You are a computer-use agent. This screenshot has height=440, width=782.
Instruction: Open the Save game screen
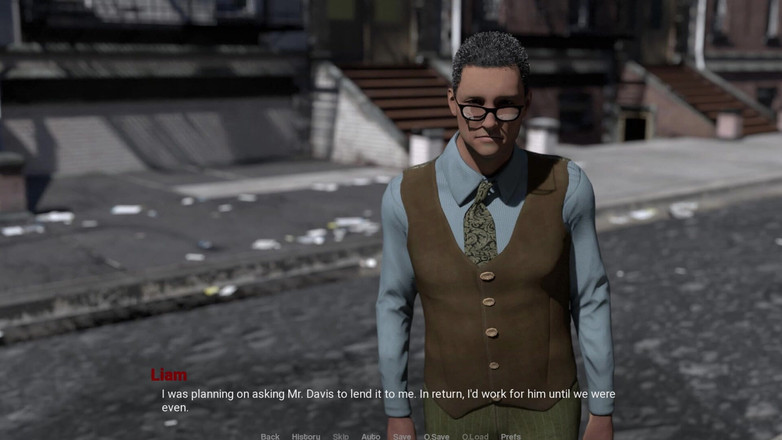point(402,436)
